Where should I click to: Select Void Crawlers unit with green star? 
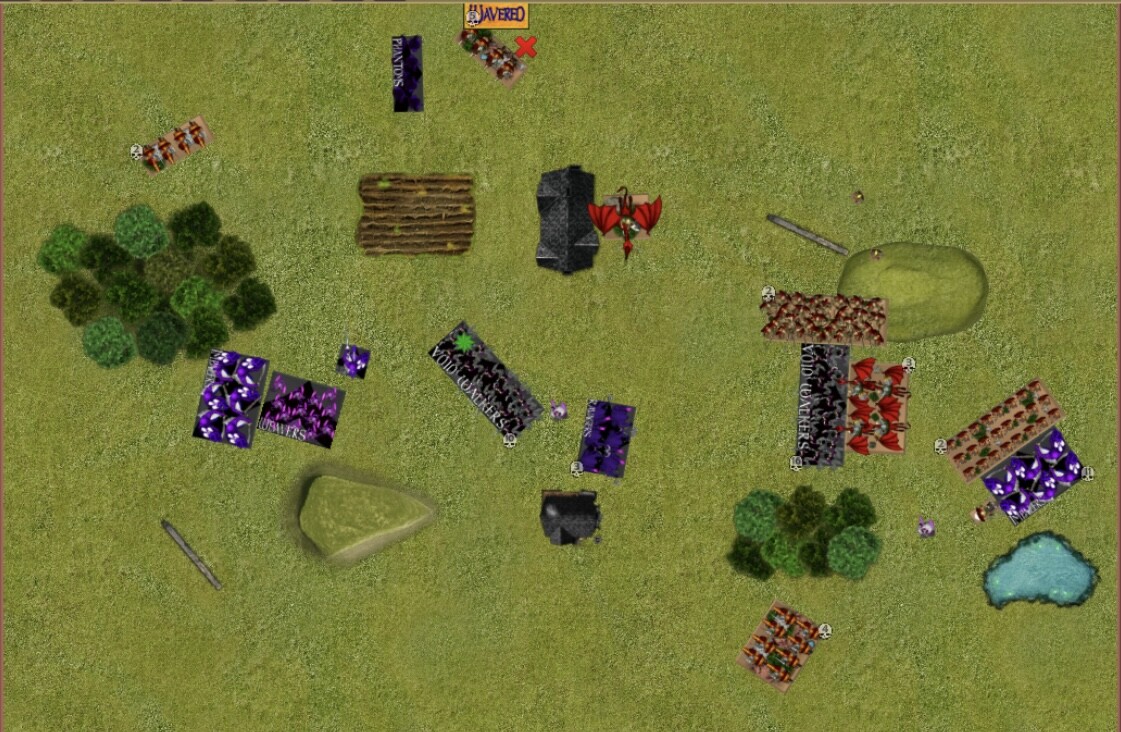pyautogui.click(x=486, y=378)
